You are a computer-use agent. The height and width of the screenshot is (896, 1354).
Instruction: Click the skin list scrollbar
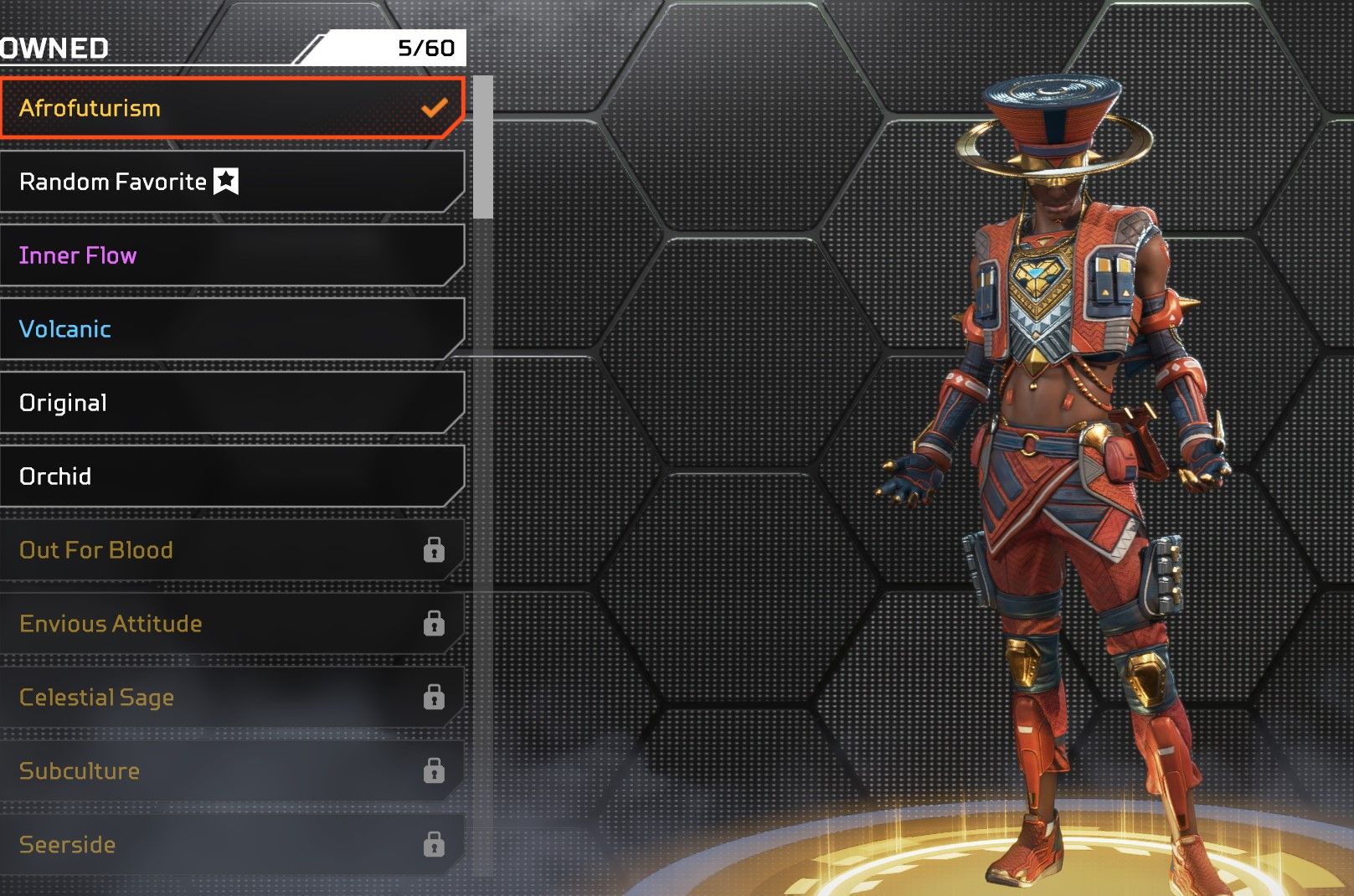[483, 147]
